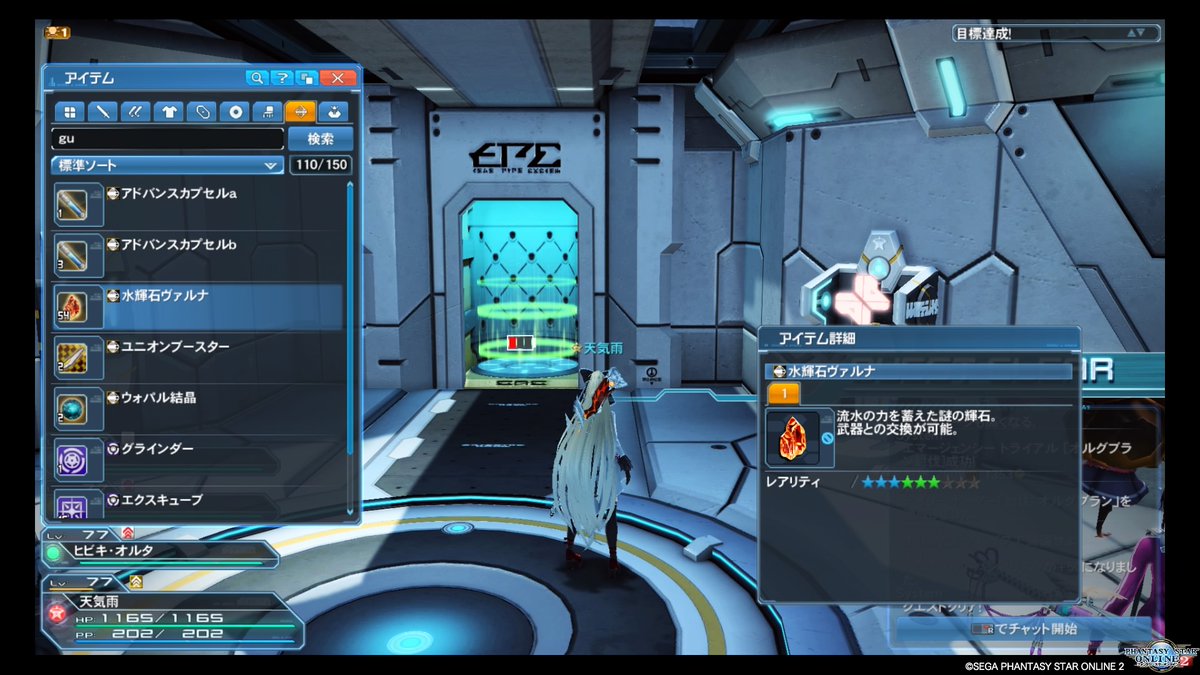The width and height of the screenshot is (1200, 675).
Task: Select the orange highlighted materials tab
Action: click(300, 111)
